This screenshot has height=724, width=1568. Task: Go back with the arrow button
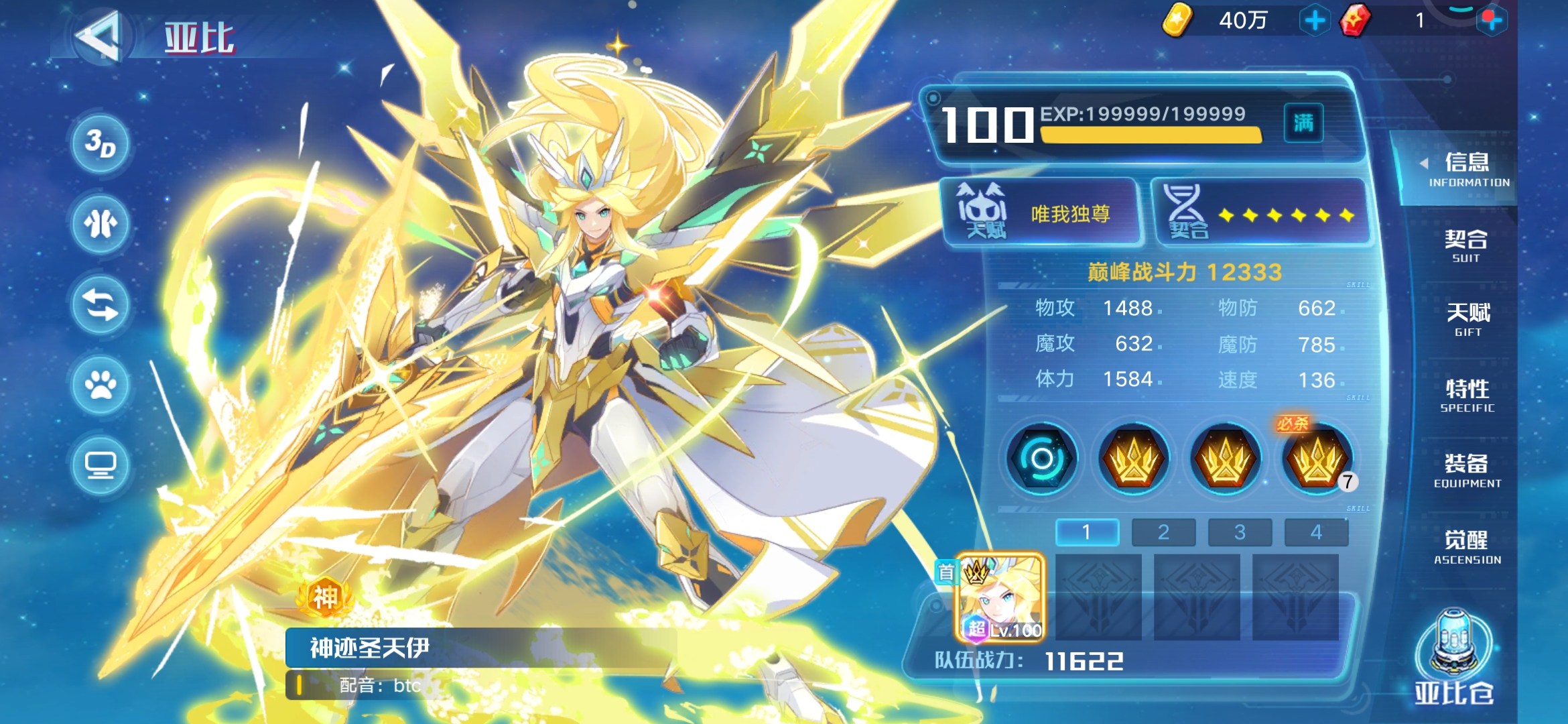pyautogui.click(x=99, y=36)
